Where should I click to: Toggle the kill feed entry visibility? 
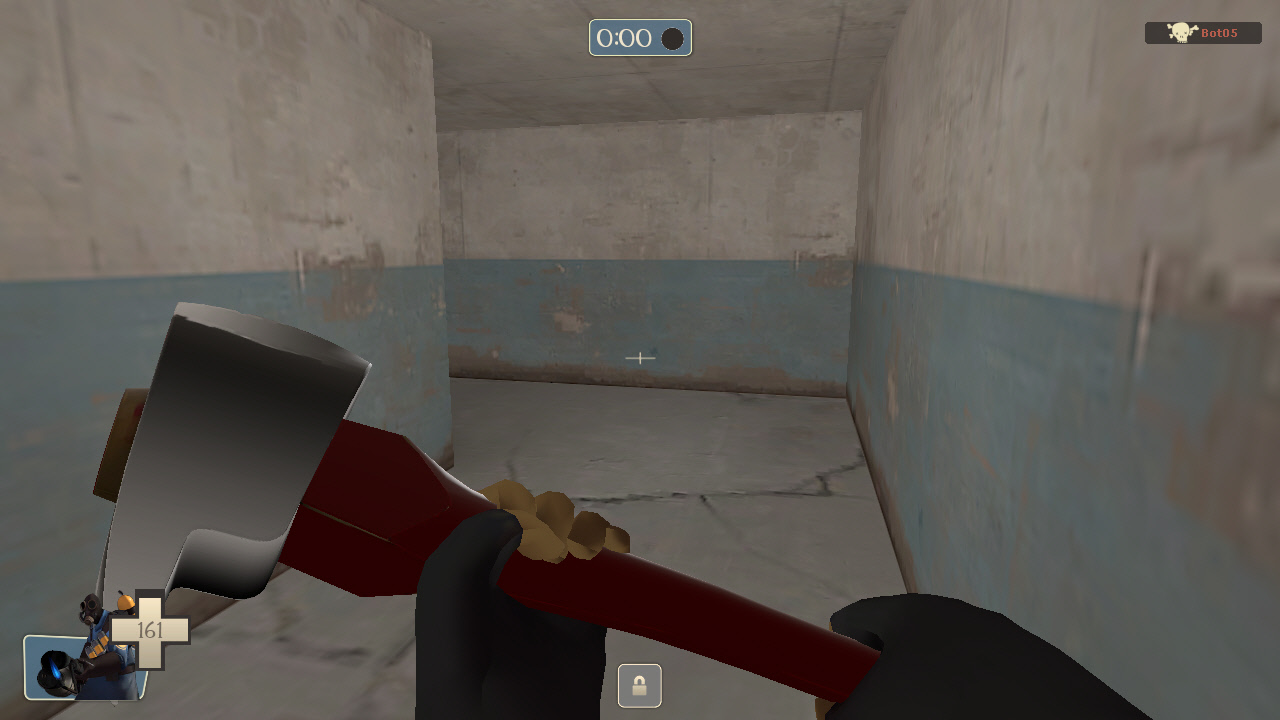pos(1204,32)
